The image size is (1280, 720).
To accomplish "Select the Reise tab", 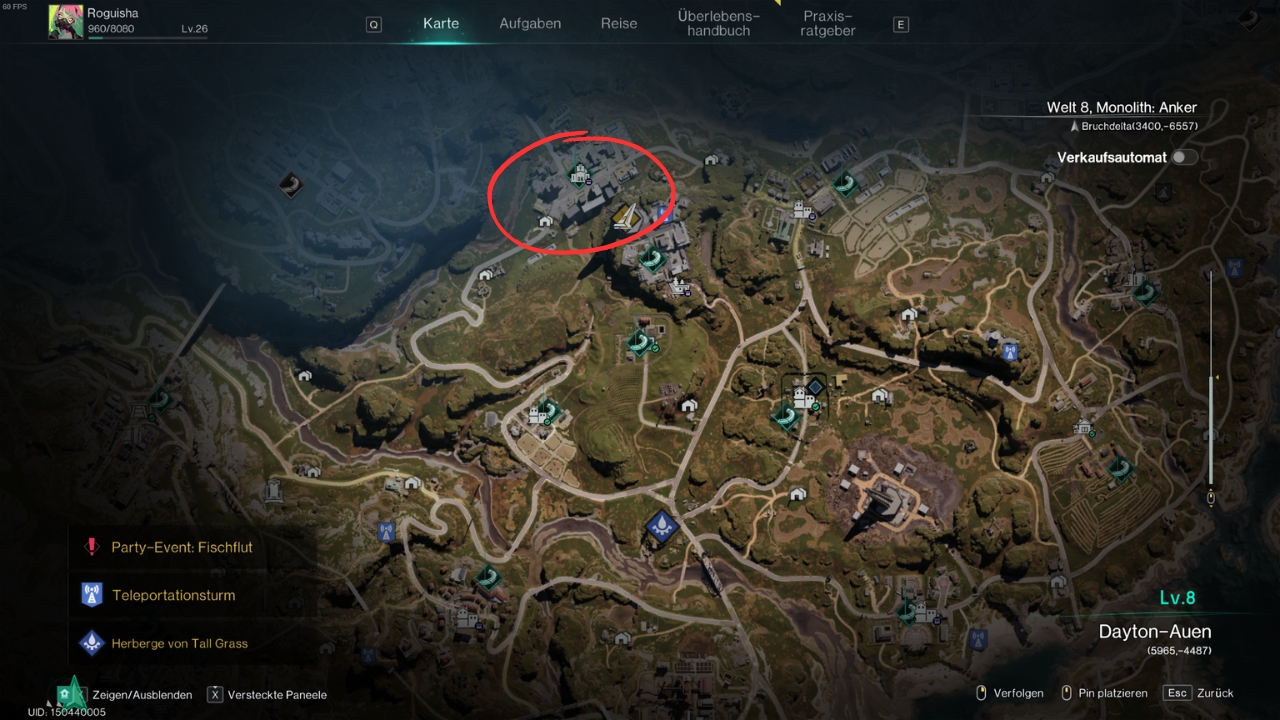I will [x=619, y=23].
